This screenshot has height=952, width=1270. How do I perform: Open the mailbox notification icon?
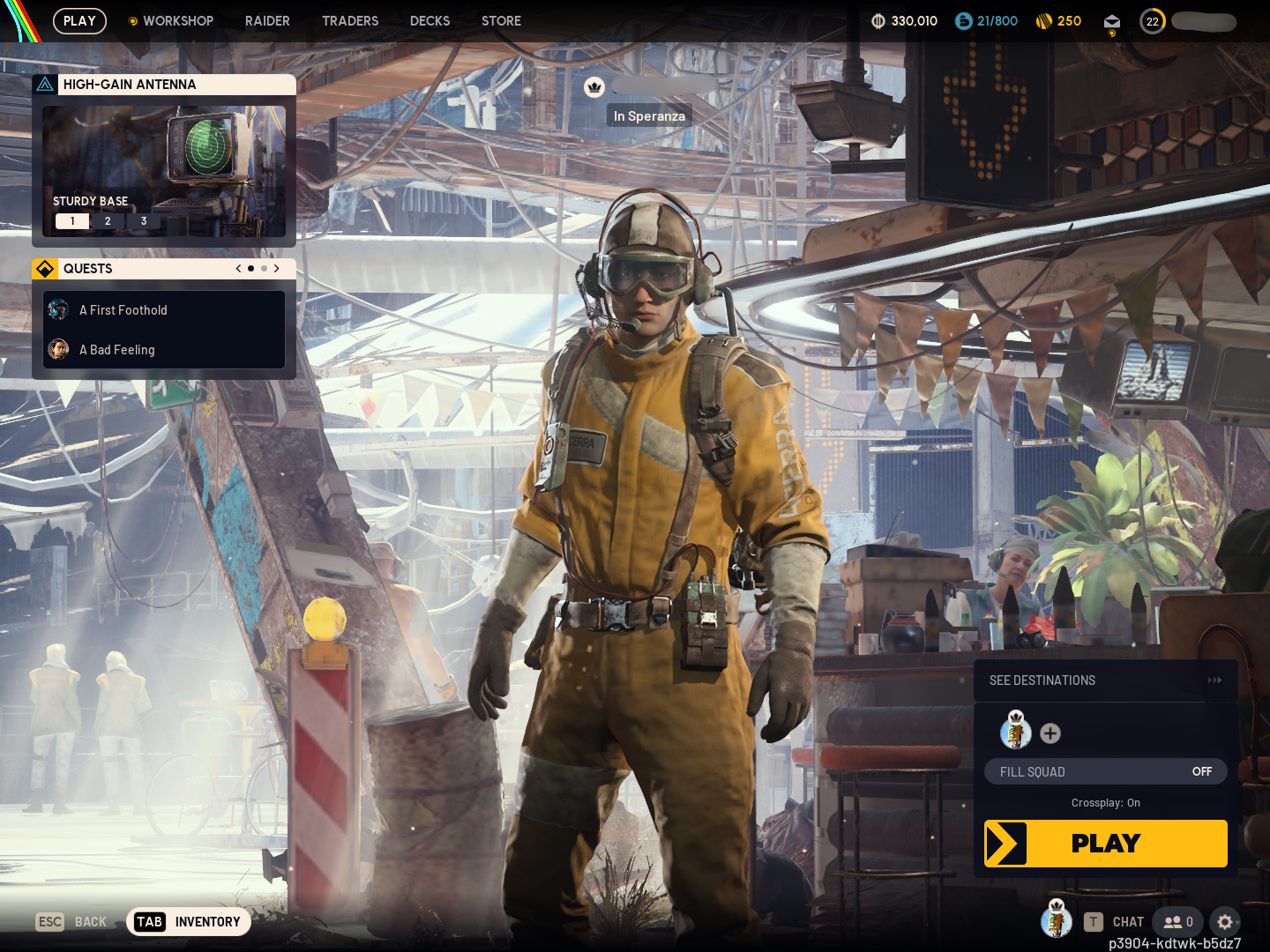[1111, 21]
